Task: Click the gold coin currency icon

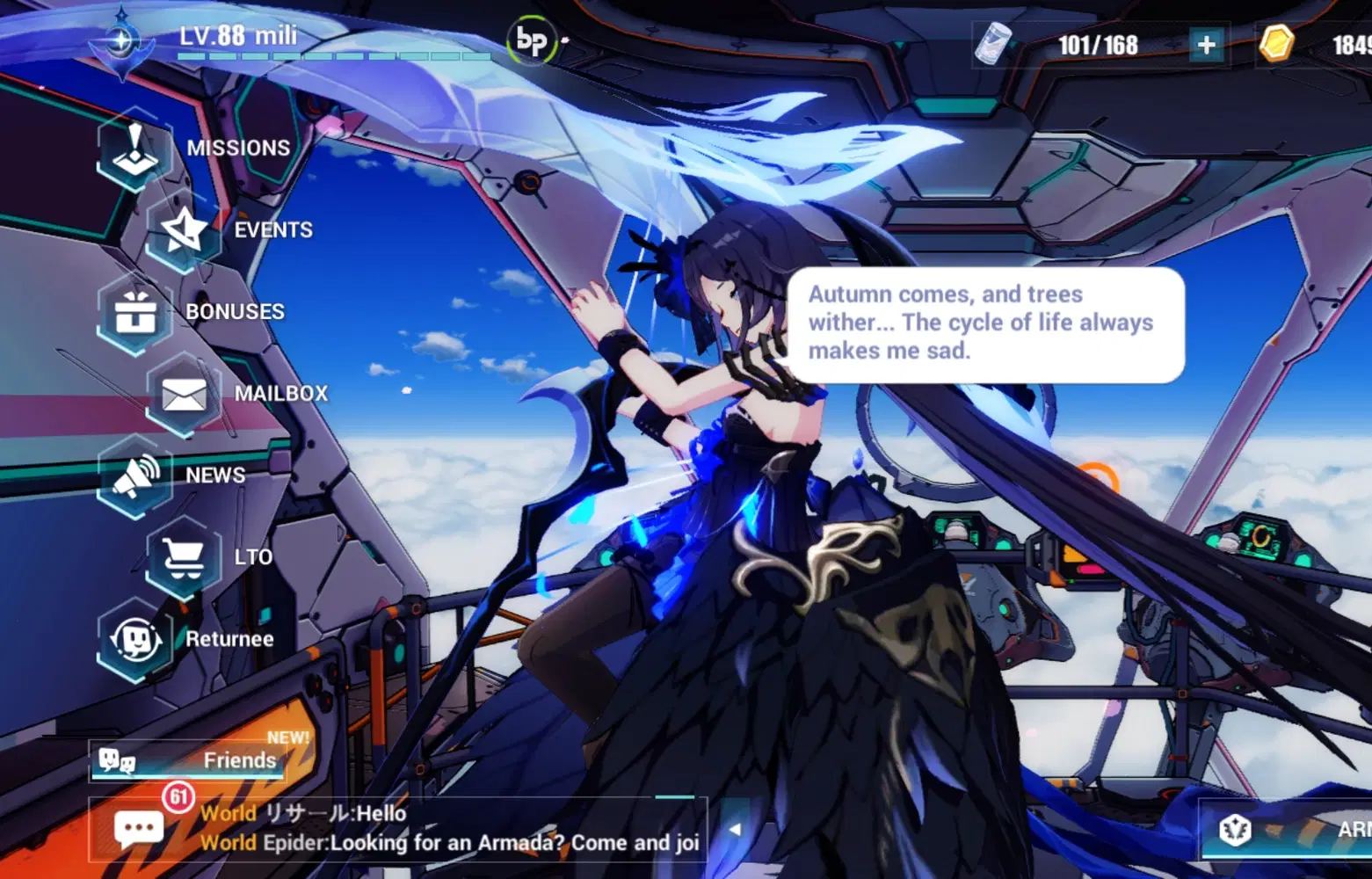Action: tap(1276, 44)
